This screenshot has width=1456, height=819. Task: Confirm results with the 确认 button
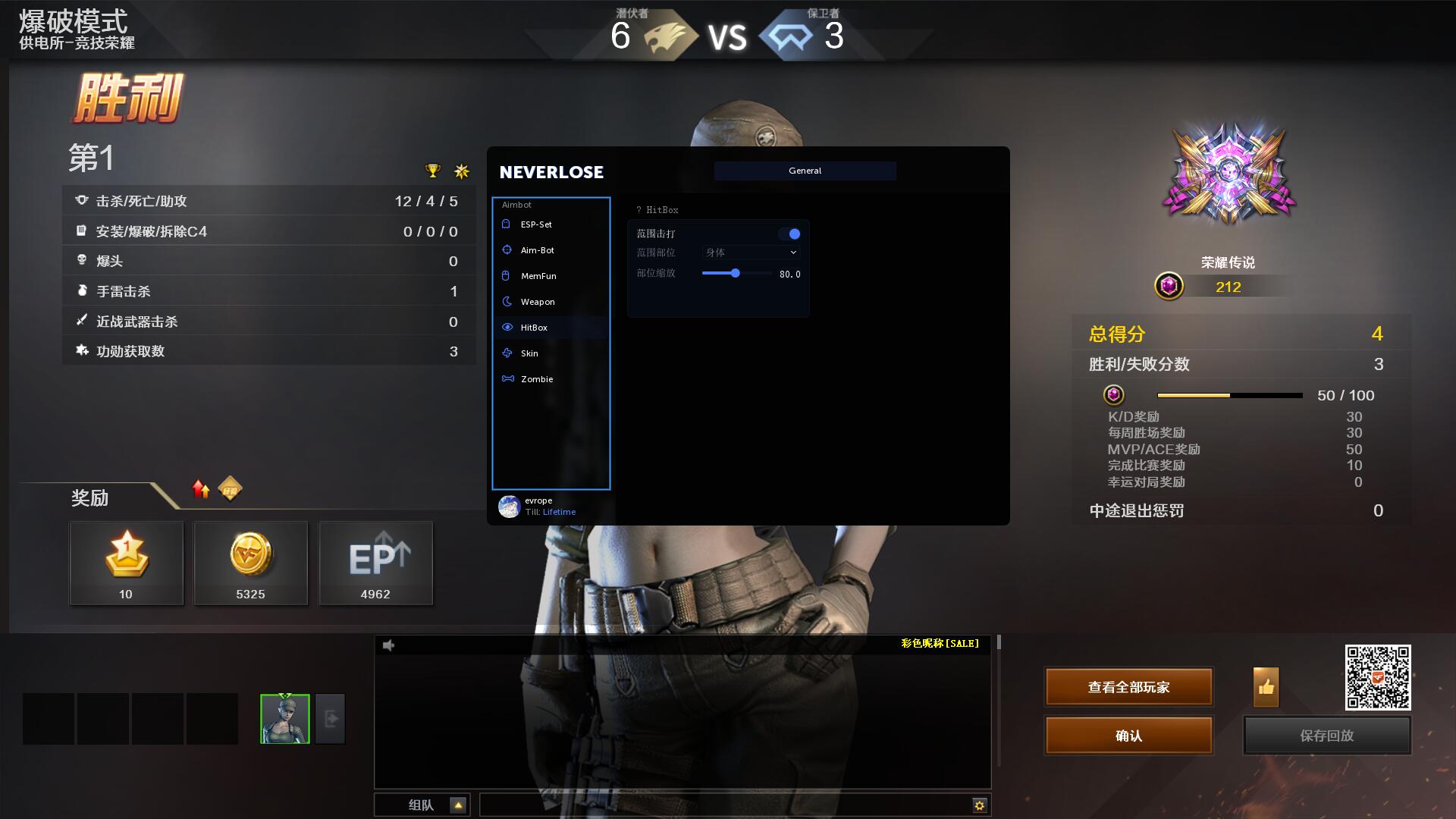(x=1128, y=736)
